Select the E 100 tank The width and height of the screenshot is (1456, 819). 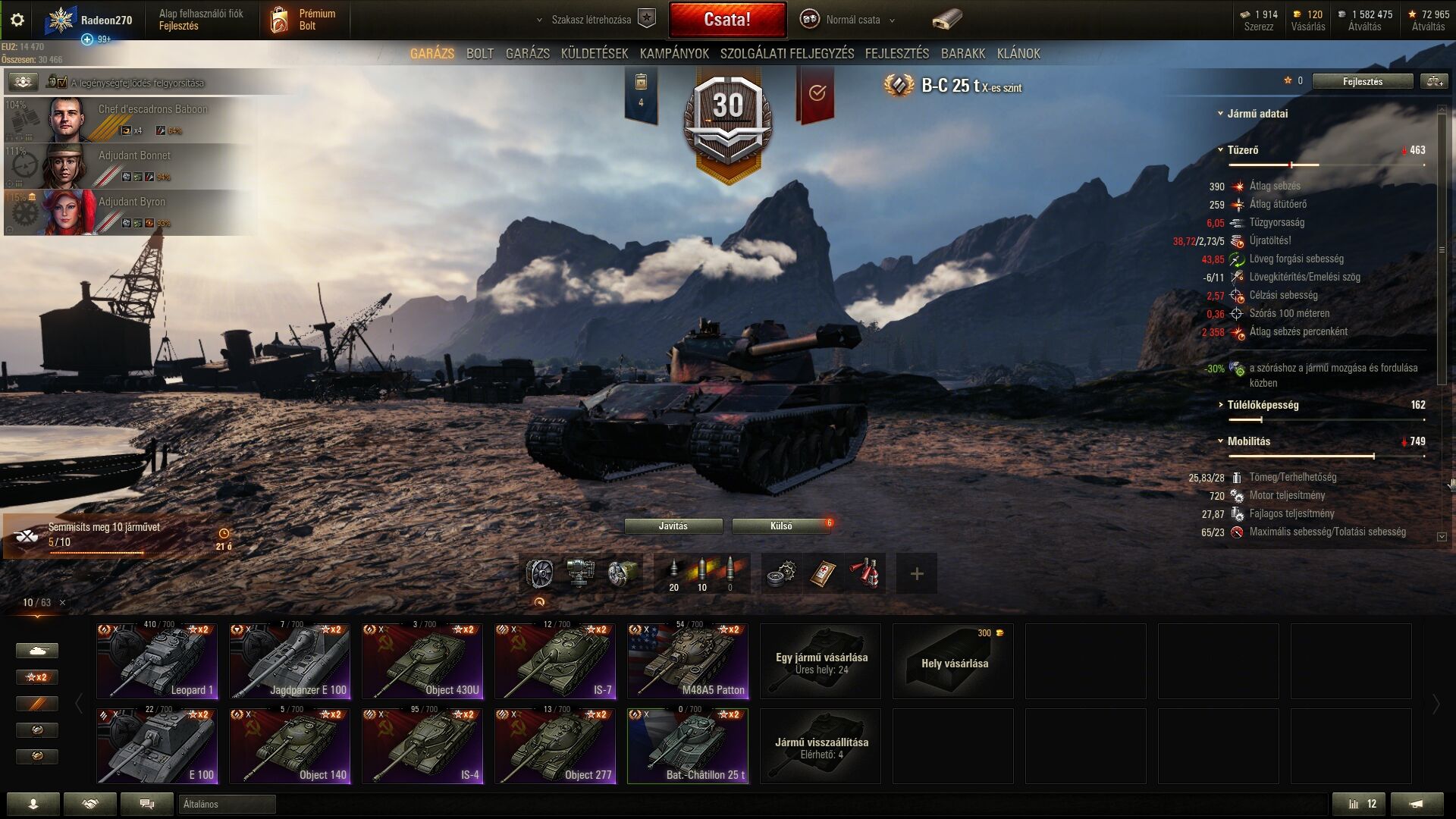click(157, 745)
